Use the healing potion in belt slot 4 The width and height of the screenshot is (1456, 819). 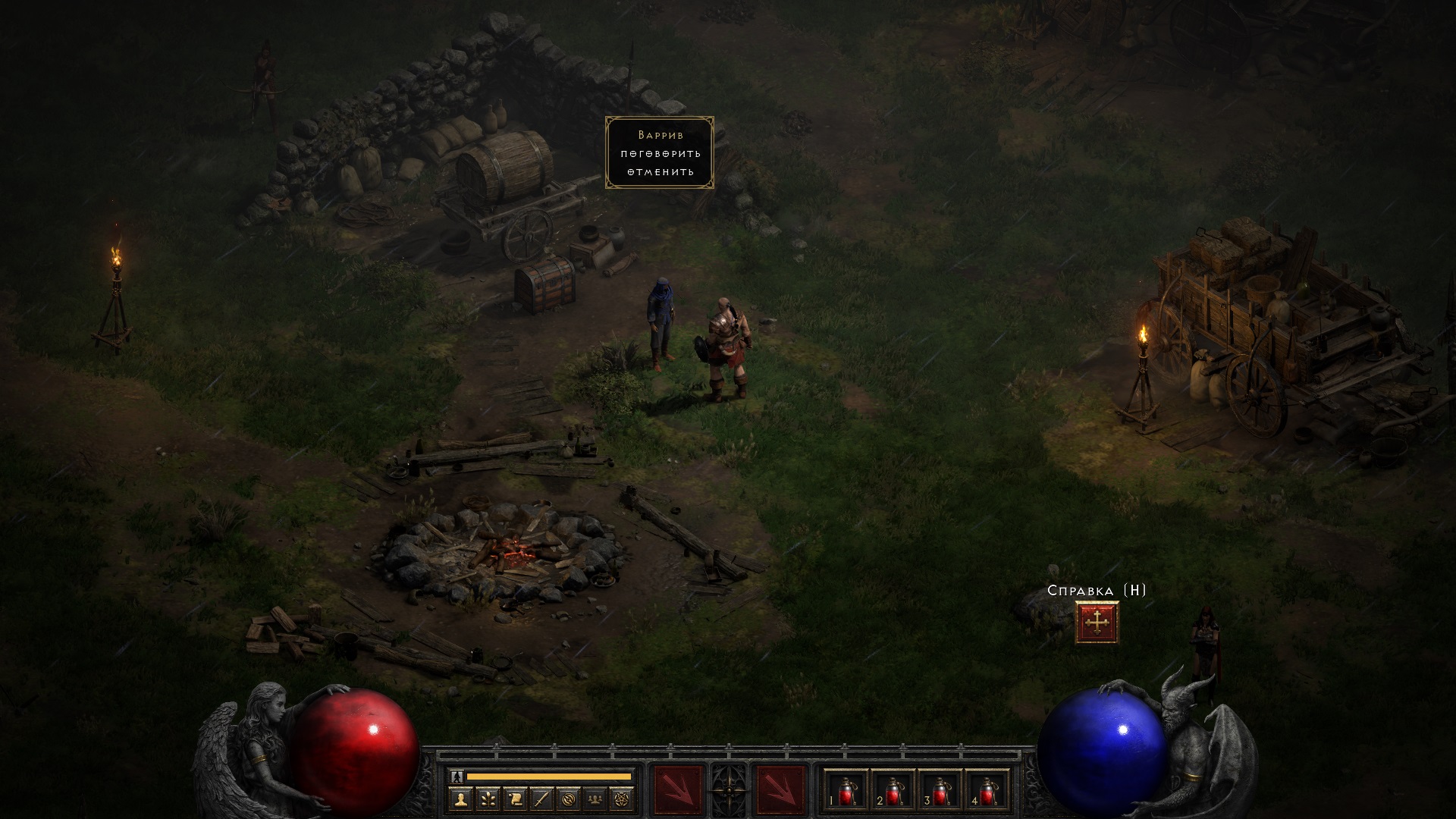[987, 792]
